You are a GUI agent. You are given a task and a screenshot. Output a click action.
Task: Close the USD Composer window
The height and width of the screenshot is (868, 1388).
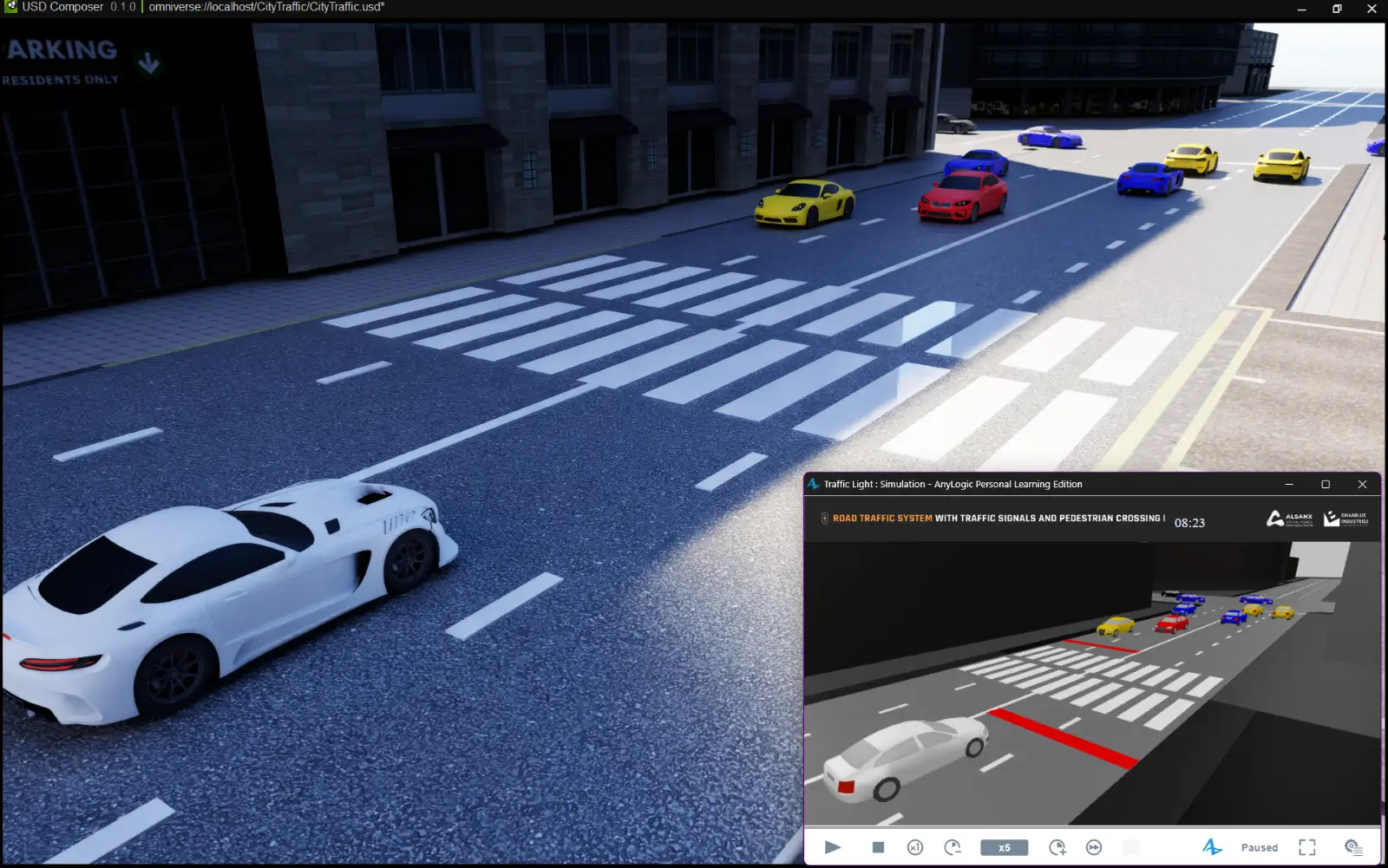click(1372, 9)
